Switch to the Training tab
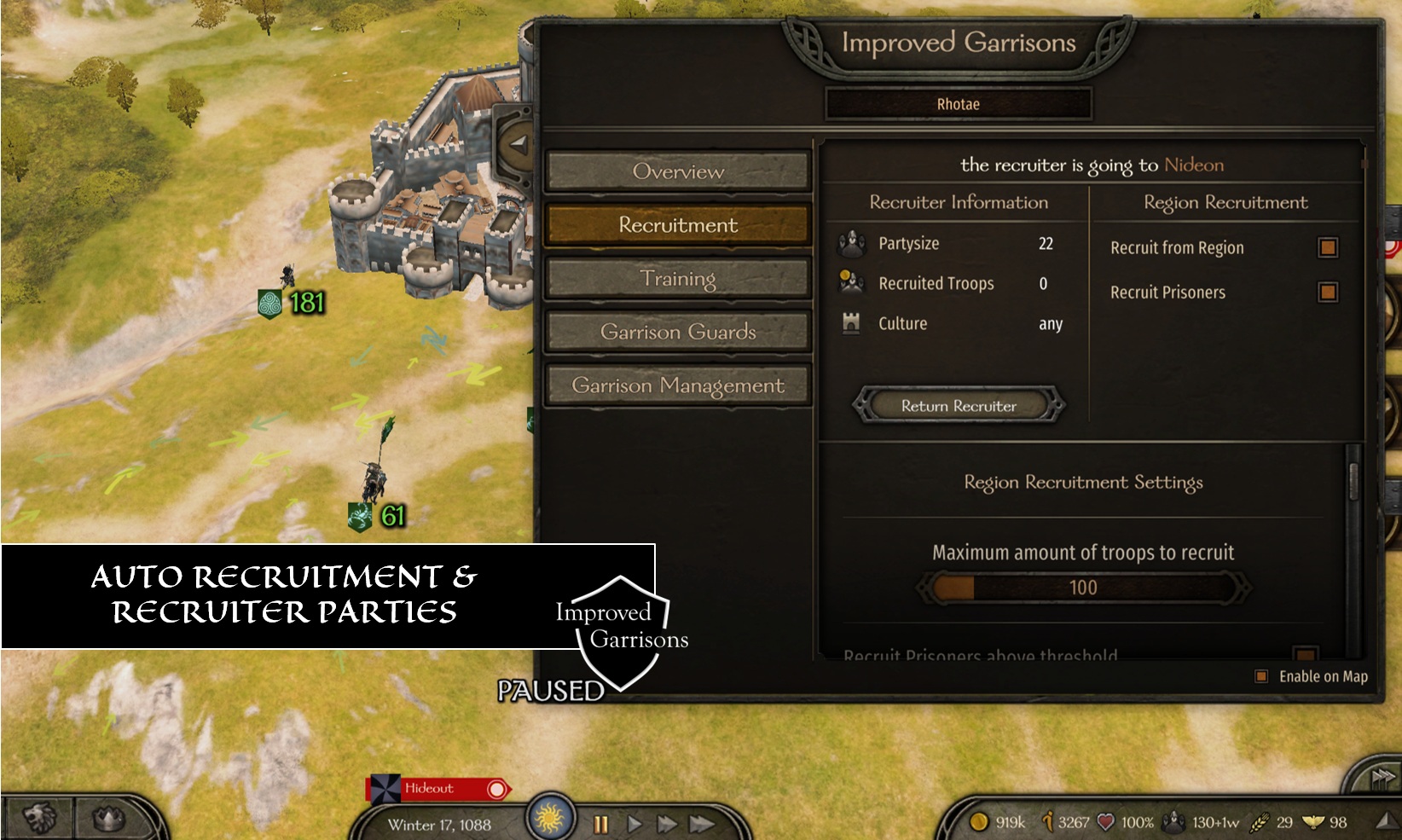This screenshot has height=840, width=1402. click(678, 279)
